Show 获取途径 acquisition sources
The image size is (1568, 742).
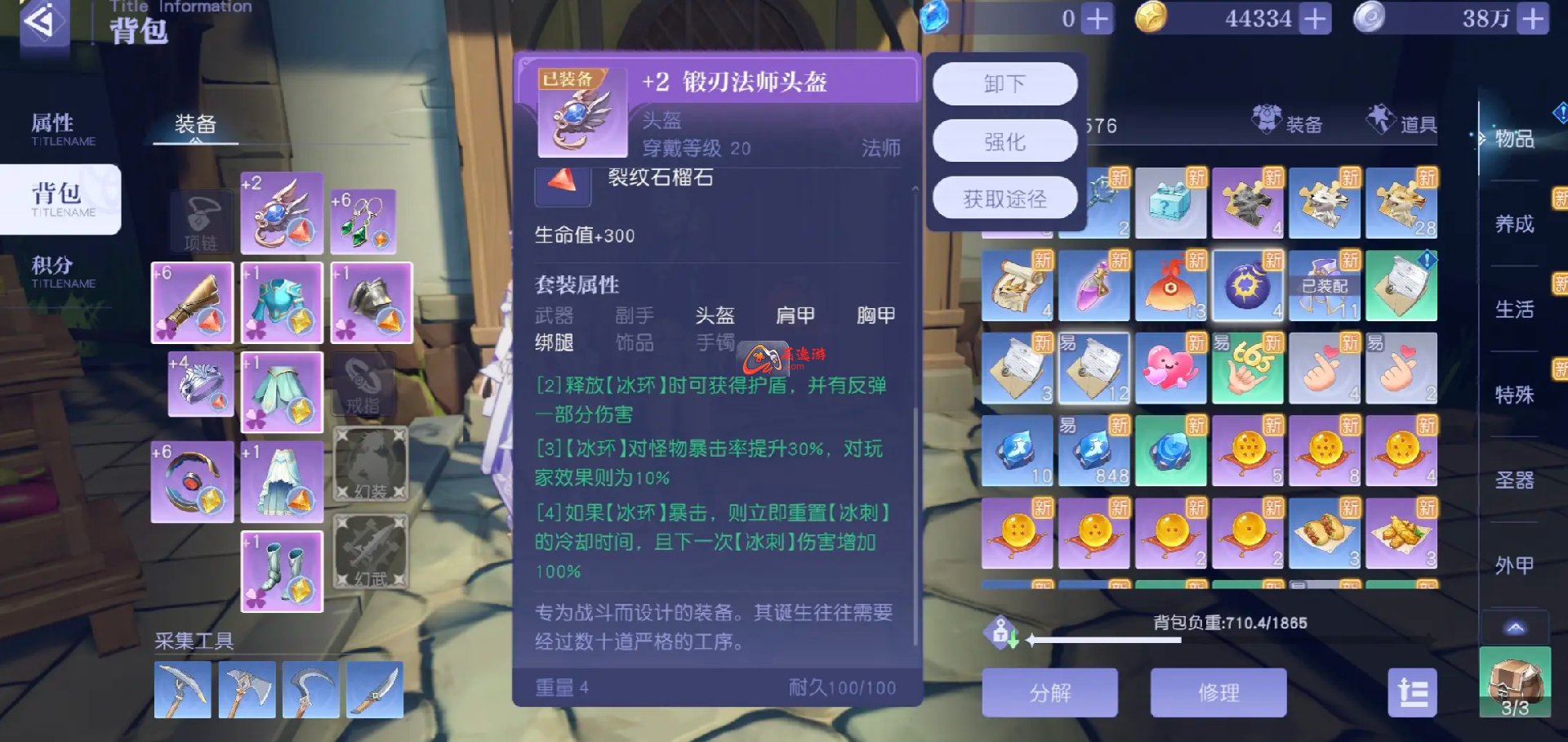click(1004, 199)
